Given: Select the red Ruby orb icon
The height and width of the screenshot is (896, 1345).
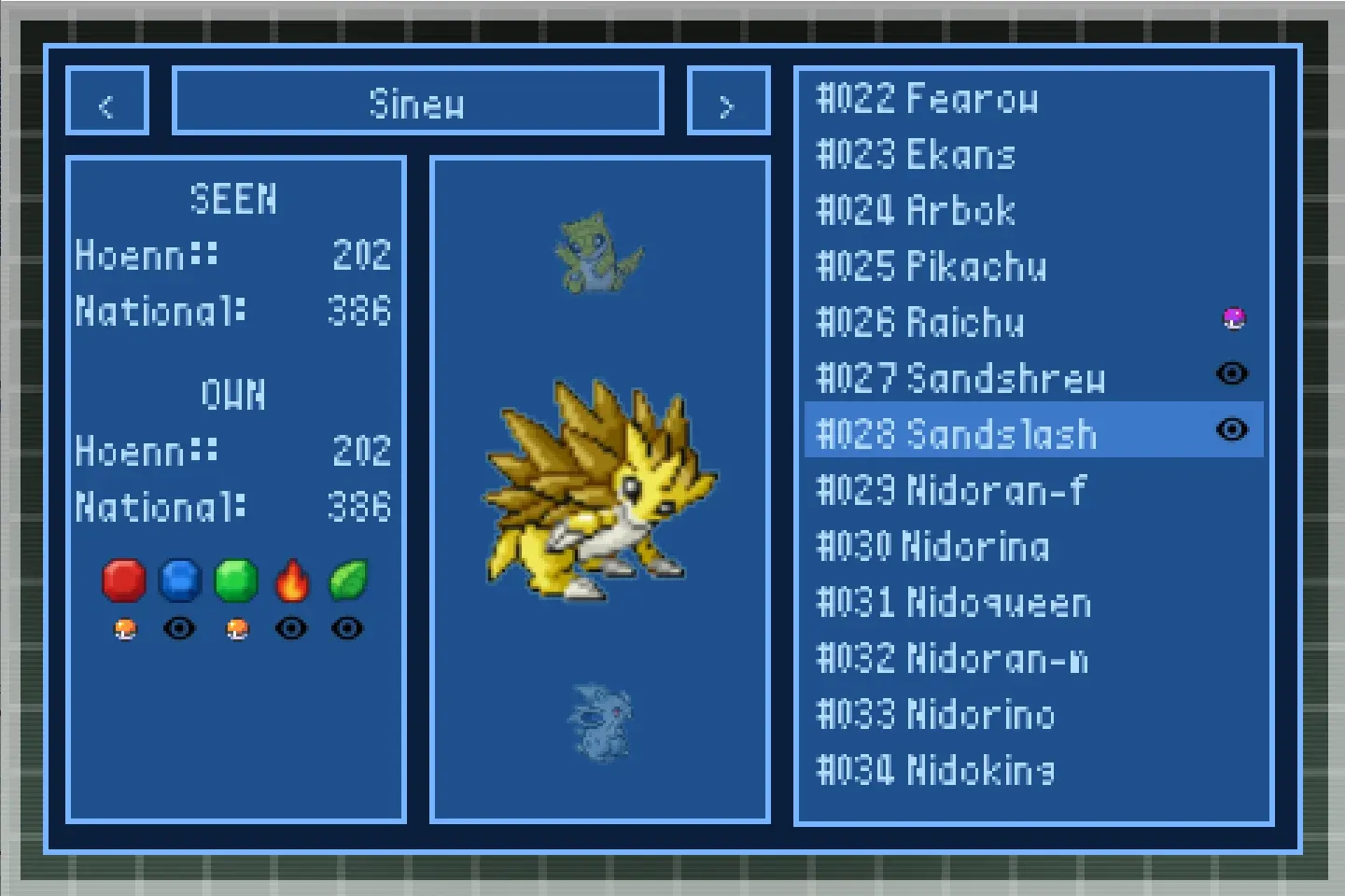Looking at the screenshot, I should point(124,581).
